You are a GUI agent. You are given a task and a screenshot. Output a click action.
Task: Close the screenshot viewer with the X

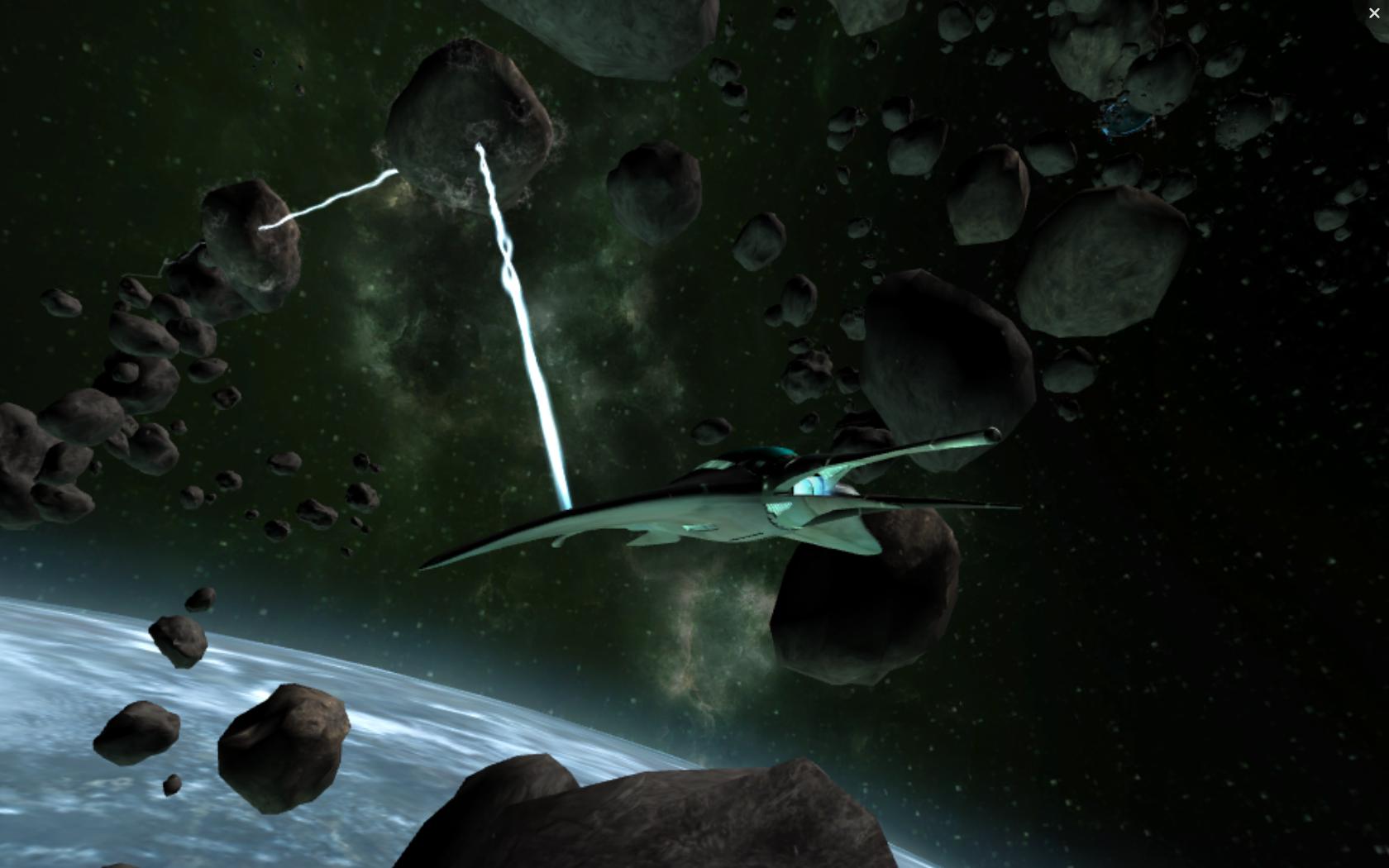tap(1374, 13)
